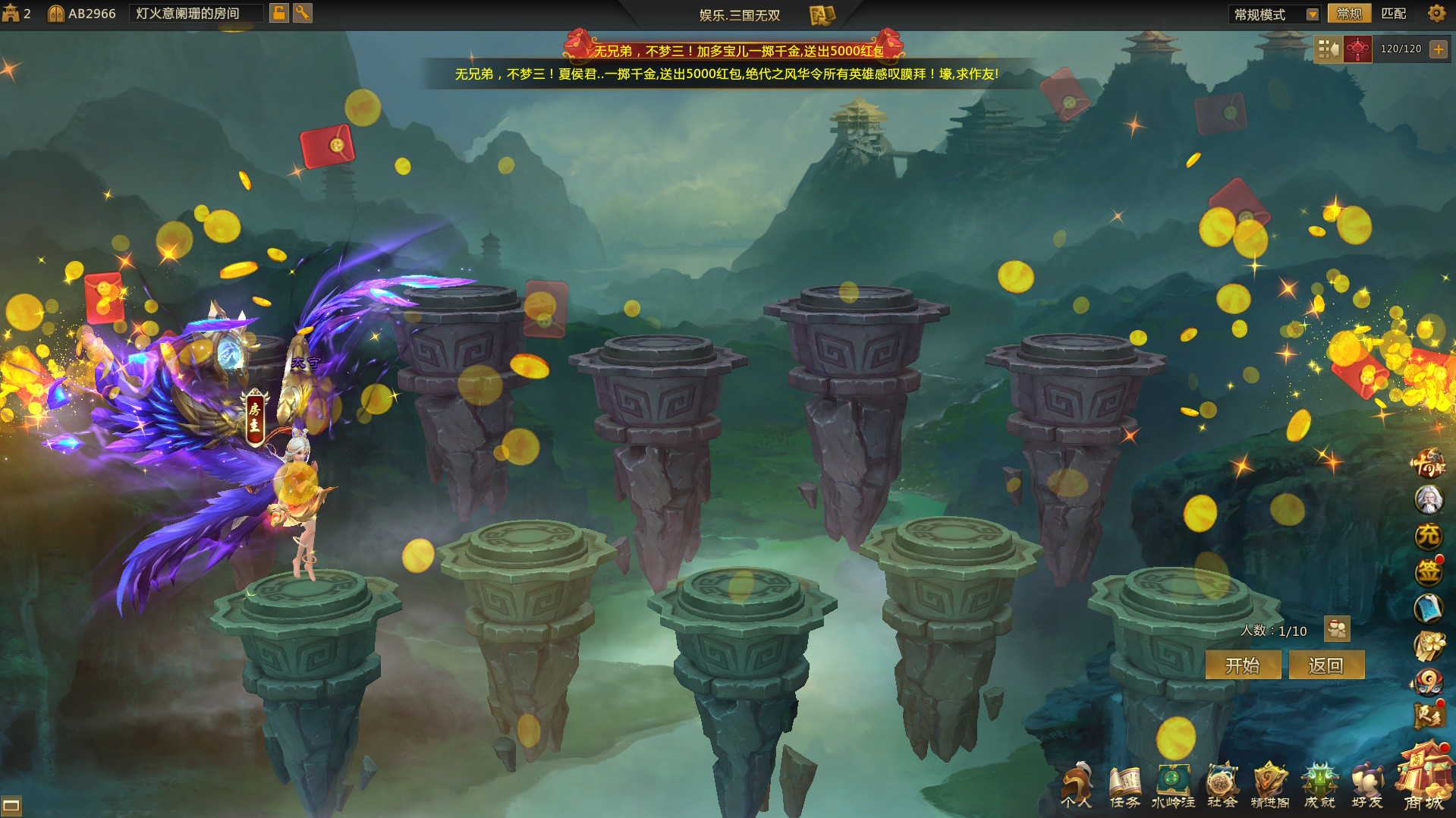Start the match with the 开始 button

pos(1242,665)
